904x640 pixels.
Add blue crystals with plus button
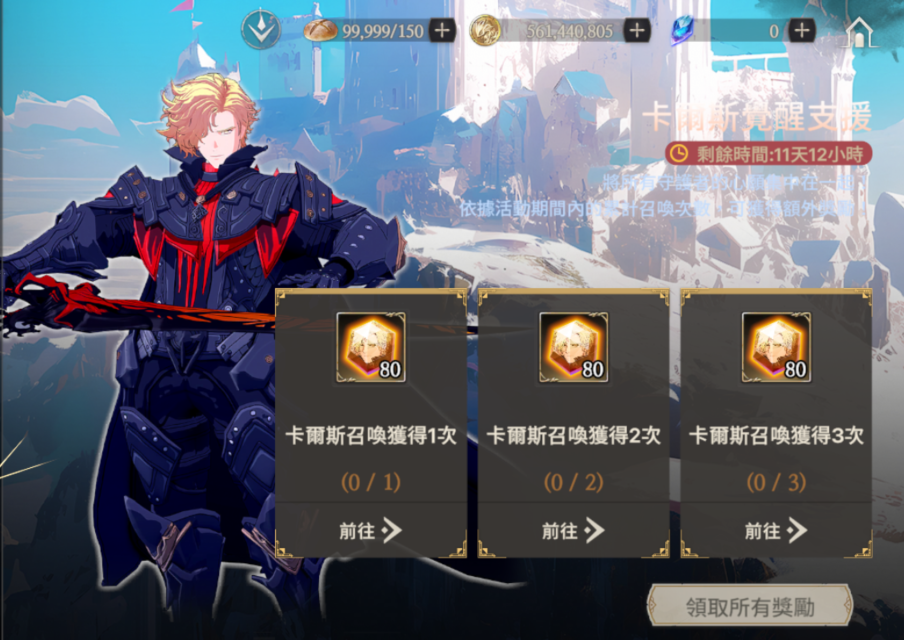pyautogui.click(x=801, y=31)
